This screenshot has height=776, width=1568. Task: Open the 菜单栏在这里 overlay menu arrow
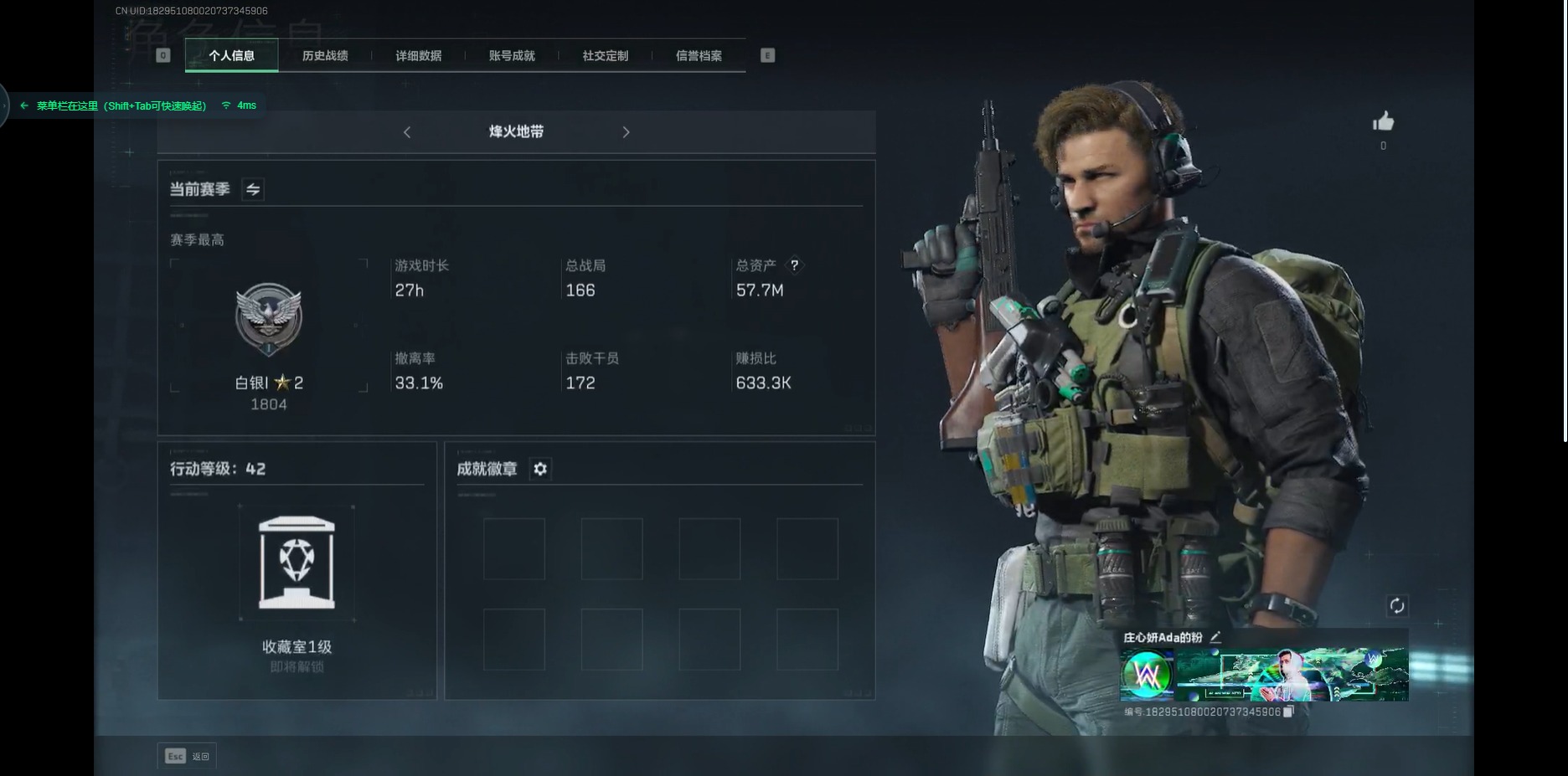(24, 105)
